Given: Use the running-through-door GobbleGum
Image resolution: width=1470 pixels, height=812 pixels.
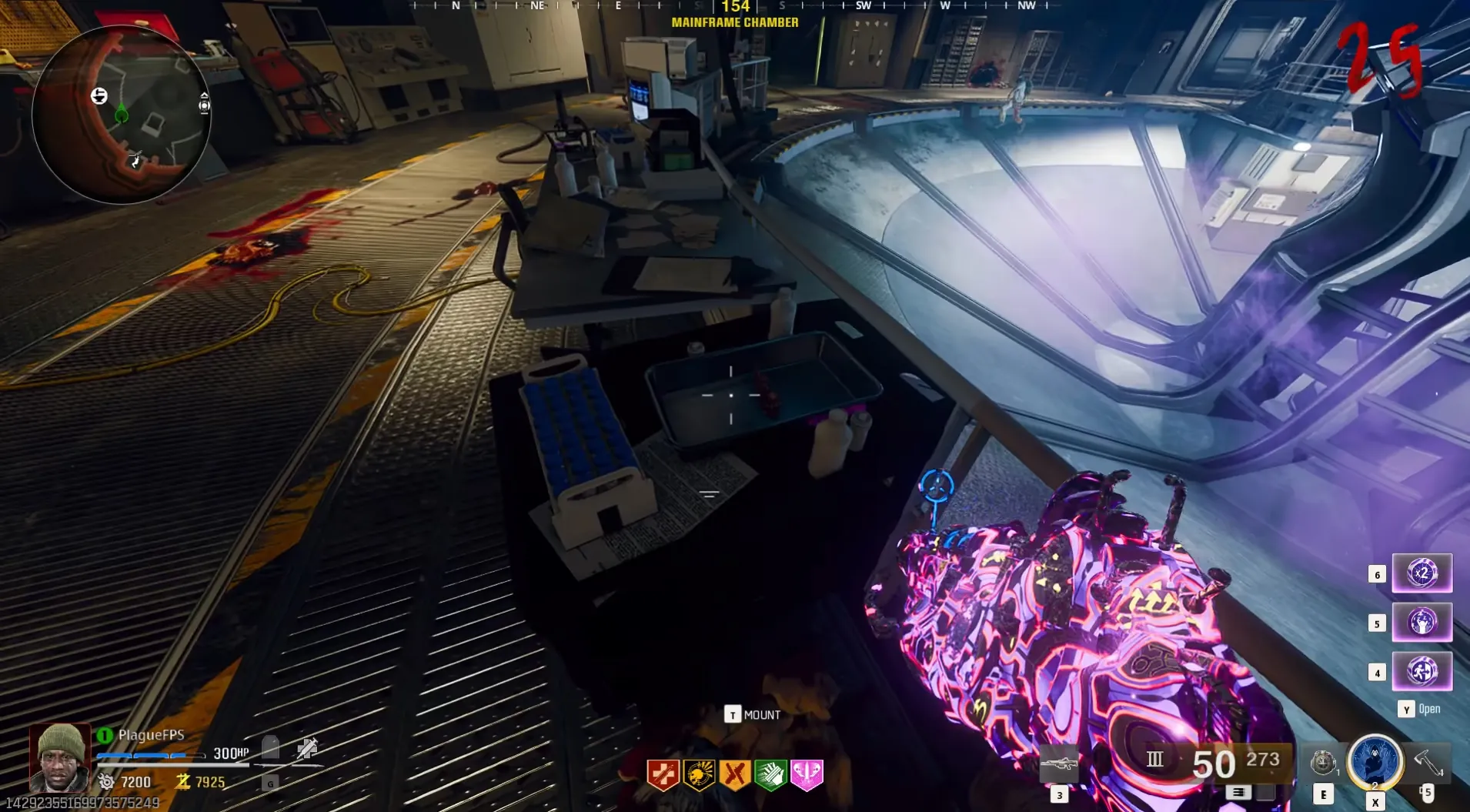Looking at the screenshot, I should click(x=1422, y=671).
